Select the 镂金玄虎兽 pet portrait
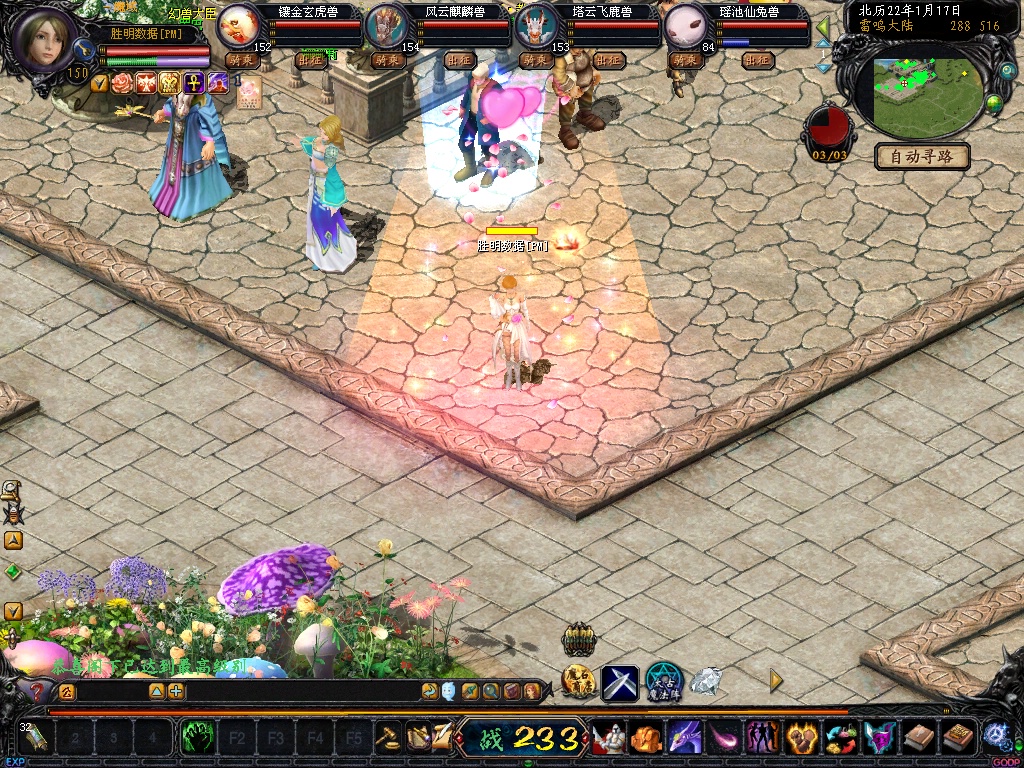The image size is (1024, 768). [x=238, y=25]
